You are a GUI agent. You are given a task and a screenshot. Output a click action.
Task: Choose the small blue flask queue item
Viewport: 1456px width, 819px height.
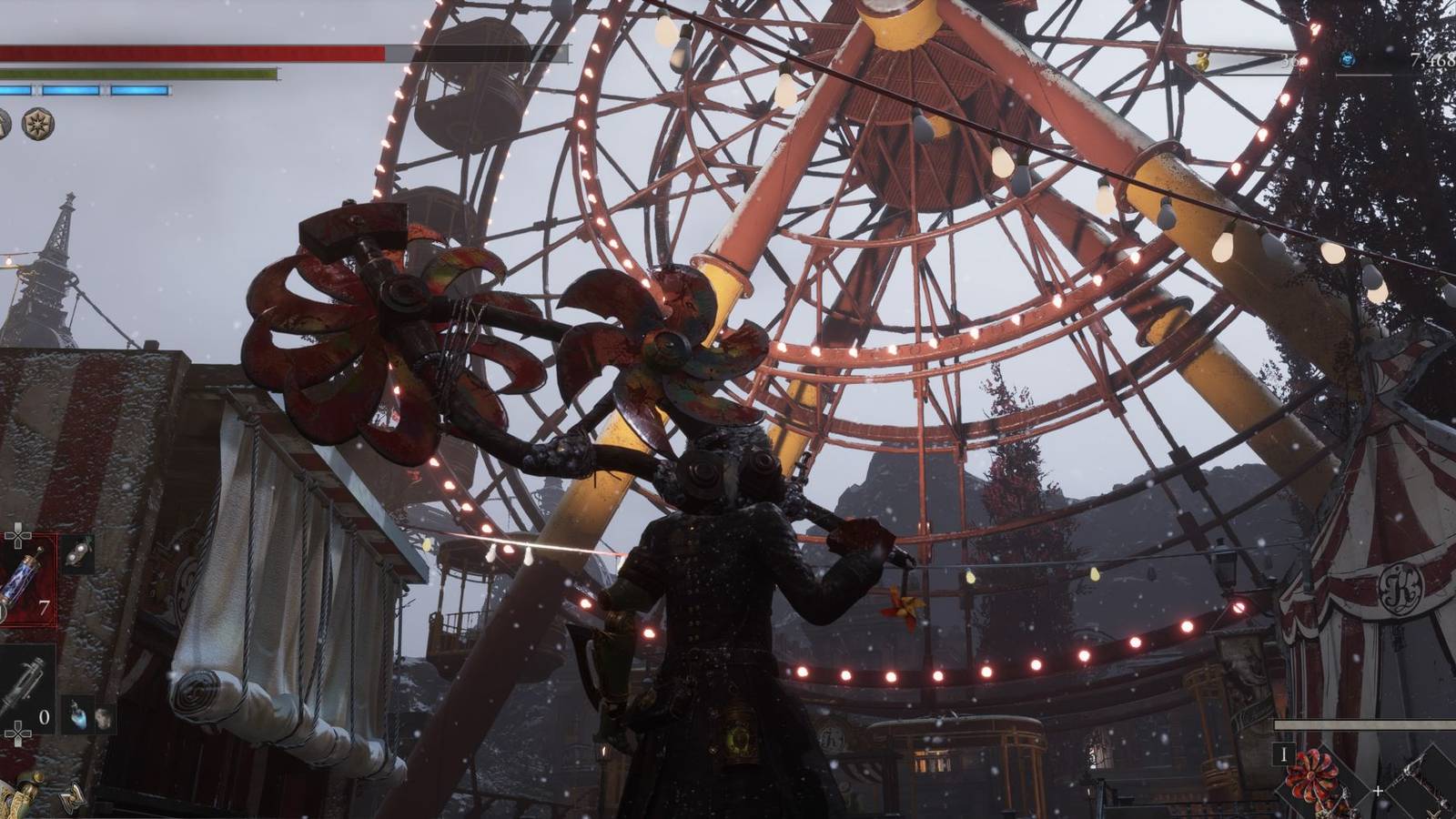point(80,717)
